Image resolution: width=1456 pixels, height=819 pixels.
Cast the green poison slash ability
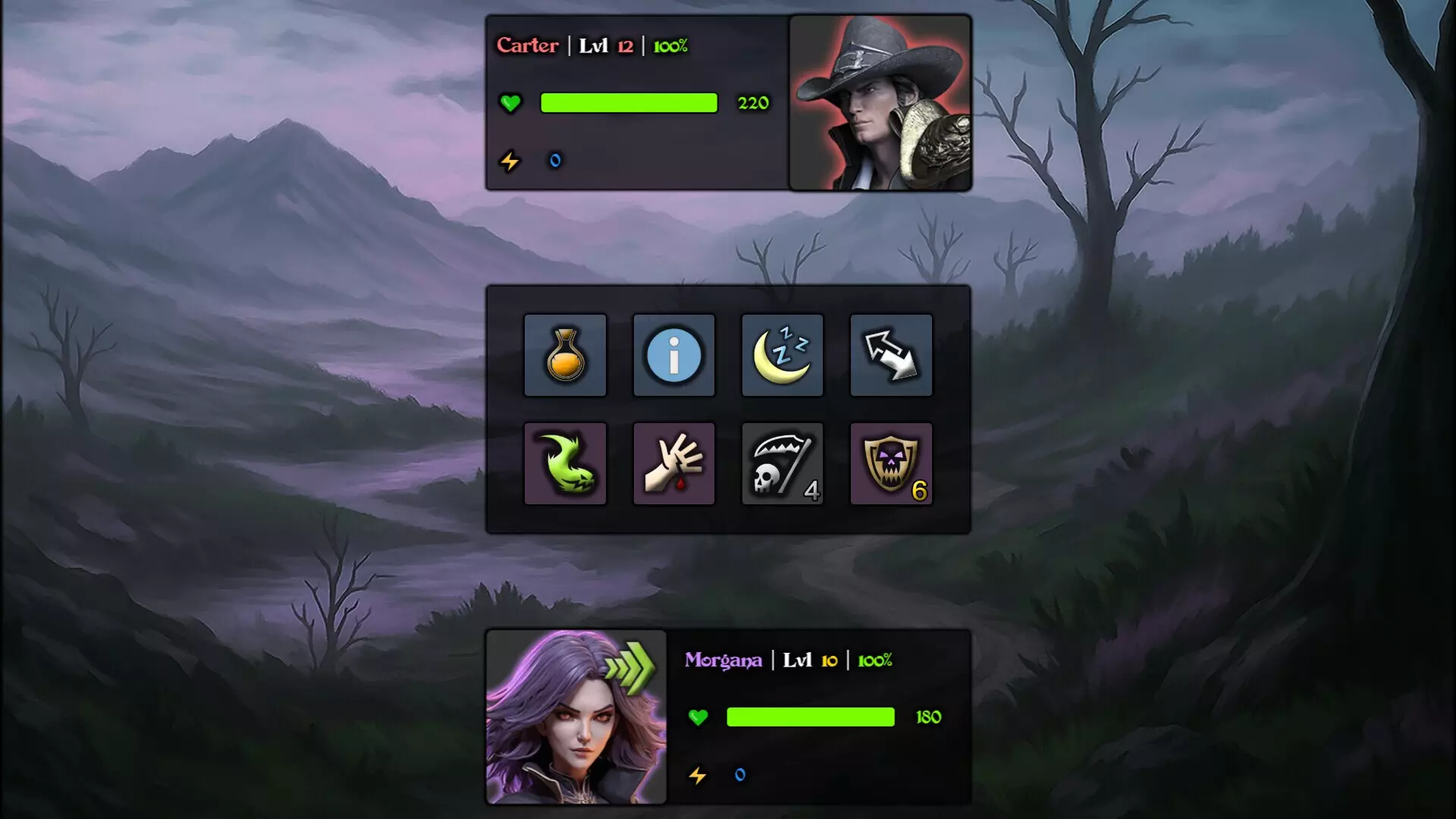565,463
